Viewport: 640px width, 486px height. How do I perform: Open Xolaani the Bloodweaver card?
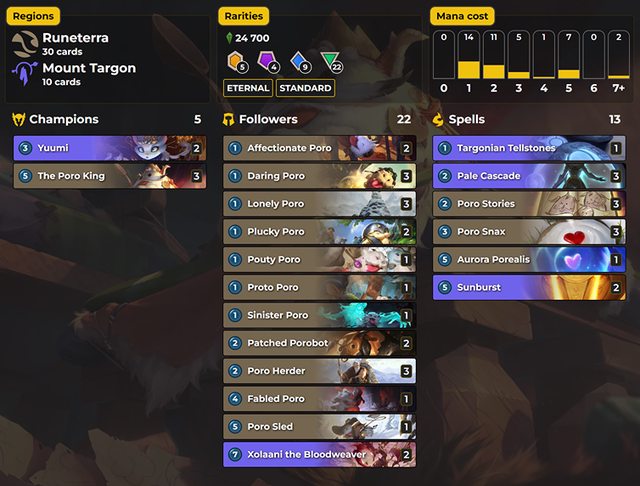[x=319, y=454]
